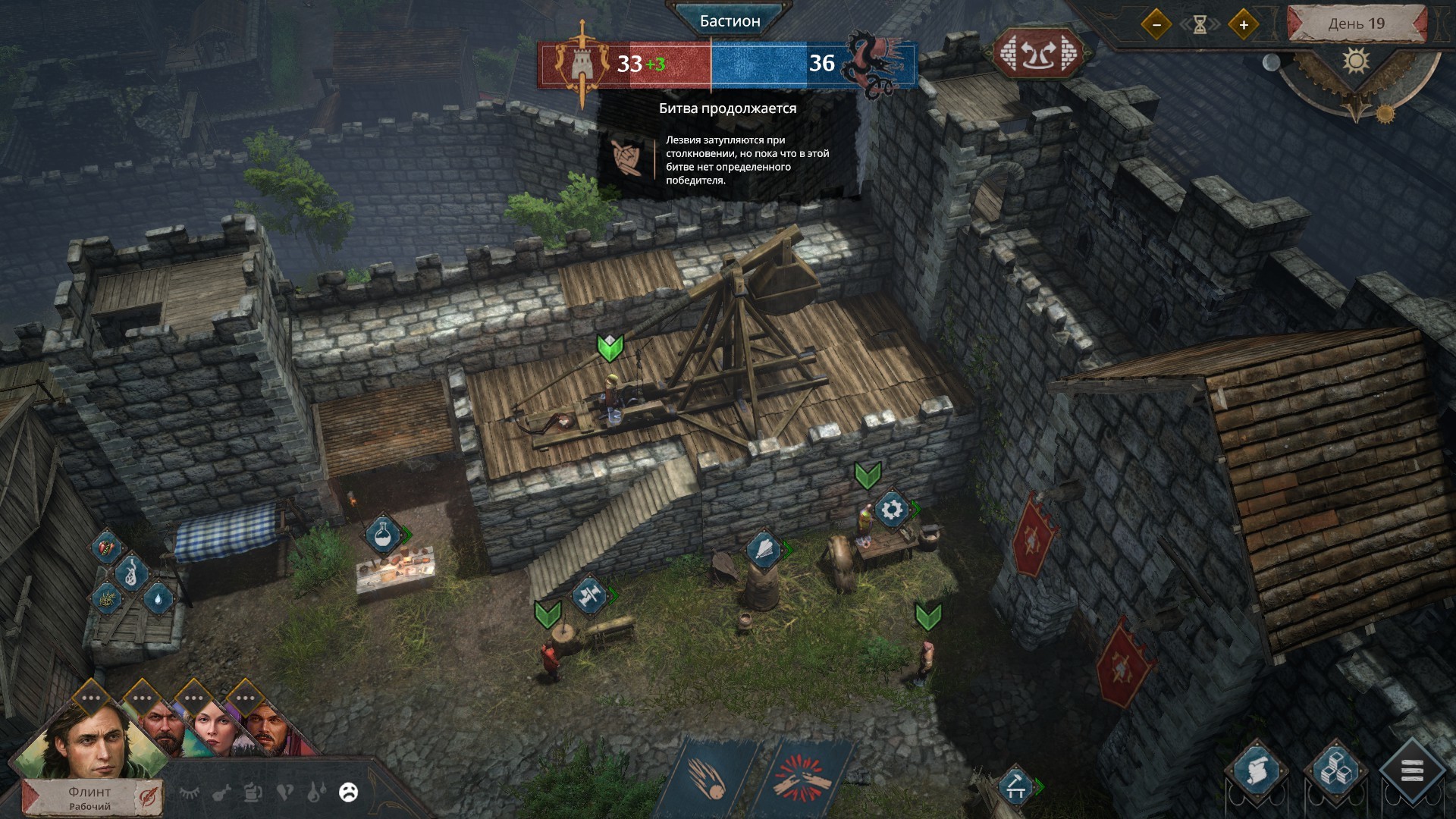
Task: Slow down game speed with minus button
Action: 1156,25
